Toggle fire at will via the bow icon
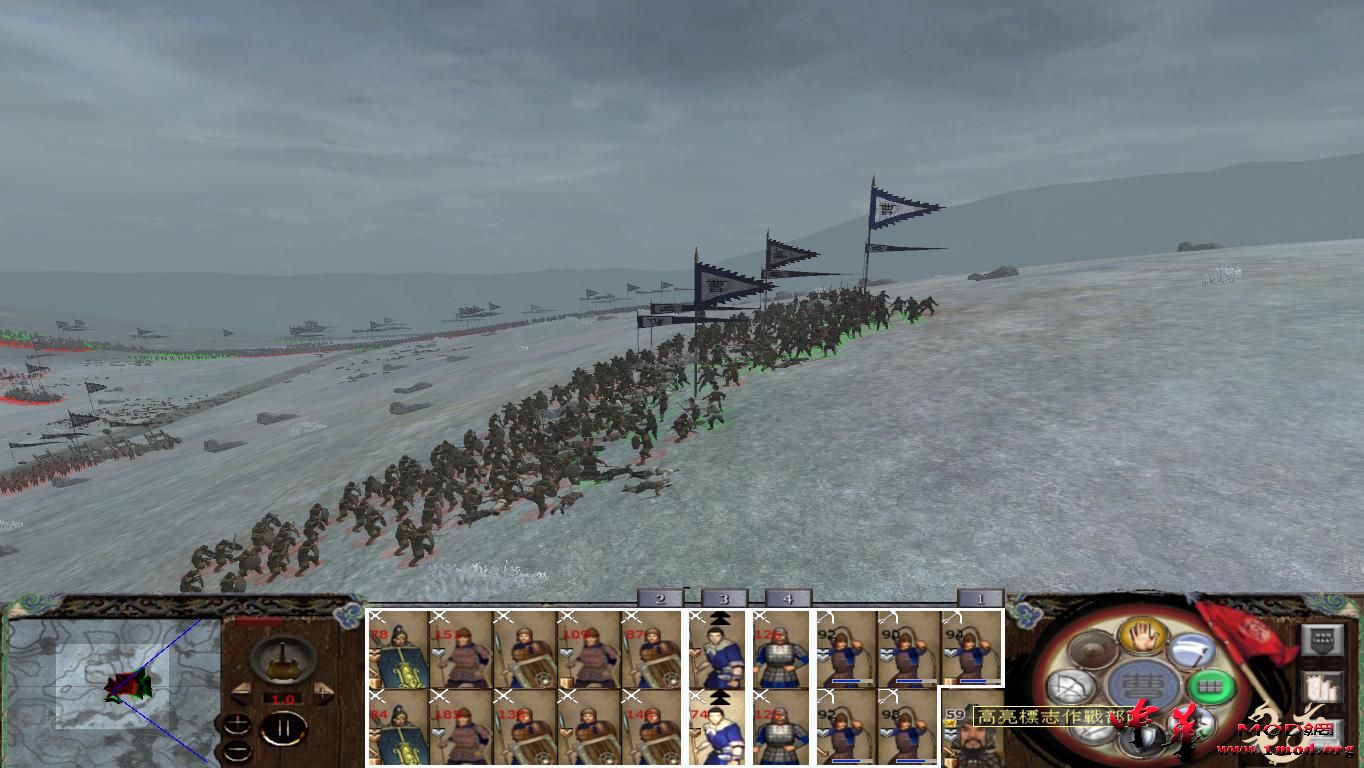This screenshot has width=1364, height=768. 1072,686
